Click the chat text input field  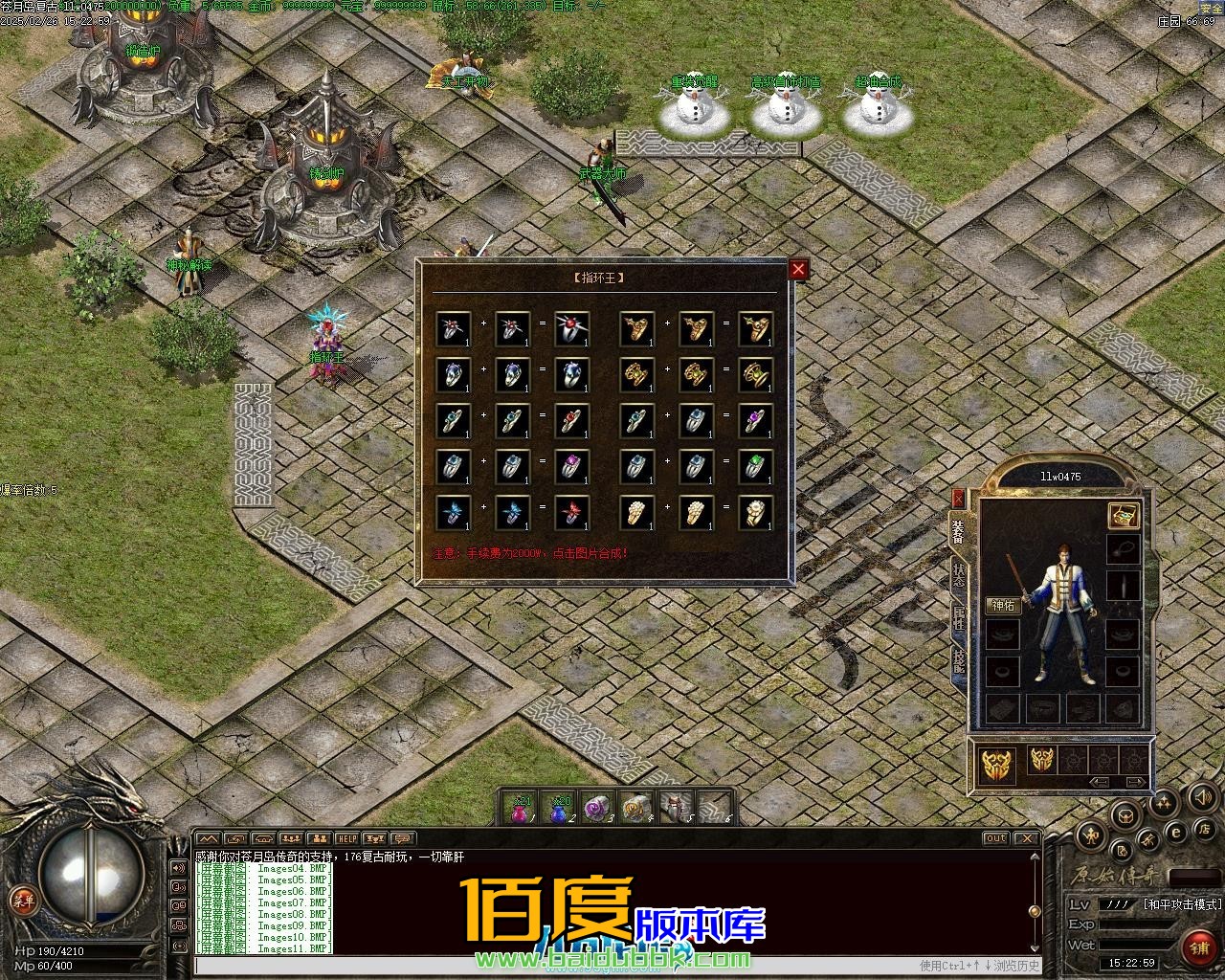(x=555, y=966)
